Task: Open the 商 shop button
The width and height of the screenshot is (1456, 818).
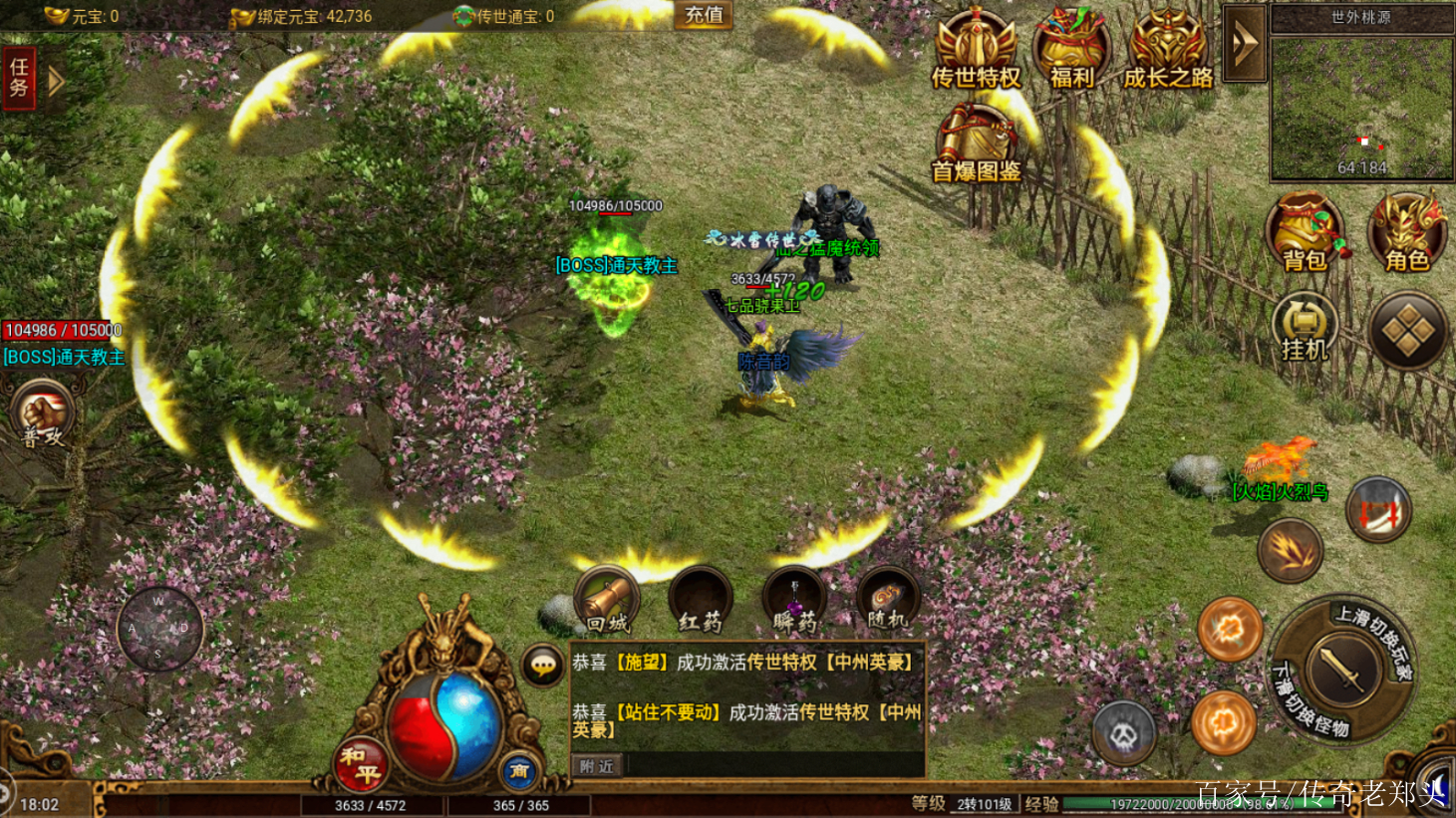Action: pyautogui.click(x=519, y=770)
